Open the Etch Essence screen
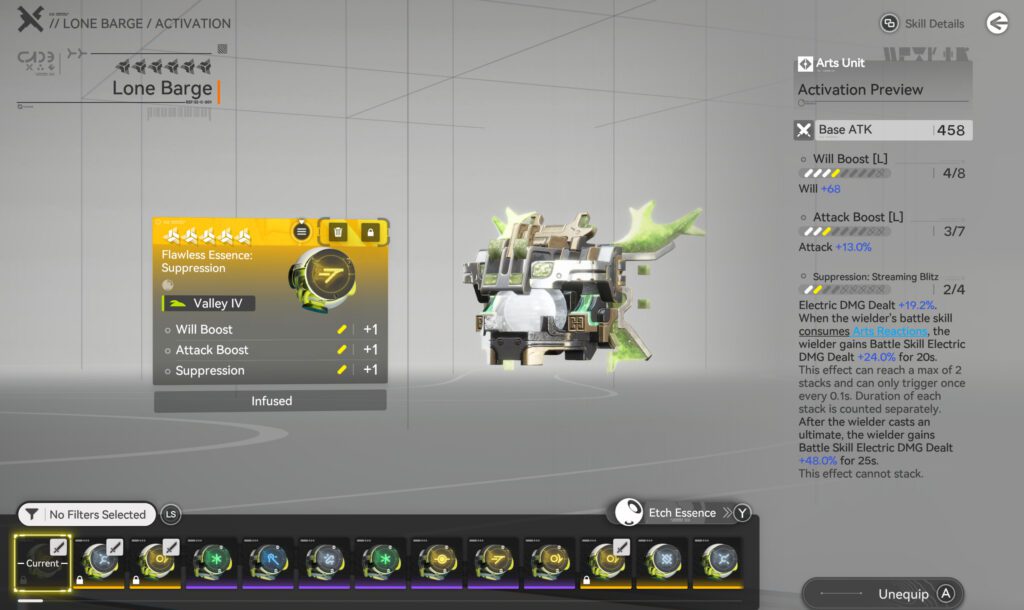 [x=681, y=513]
